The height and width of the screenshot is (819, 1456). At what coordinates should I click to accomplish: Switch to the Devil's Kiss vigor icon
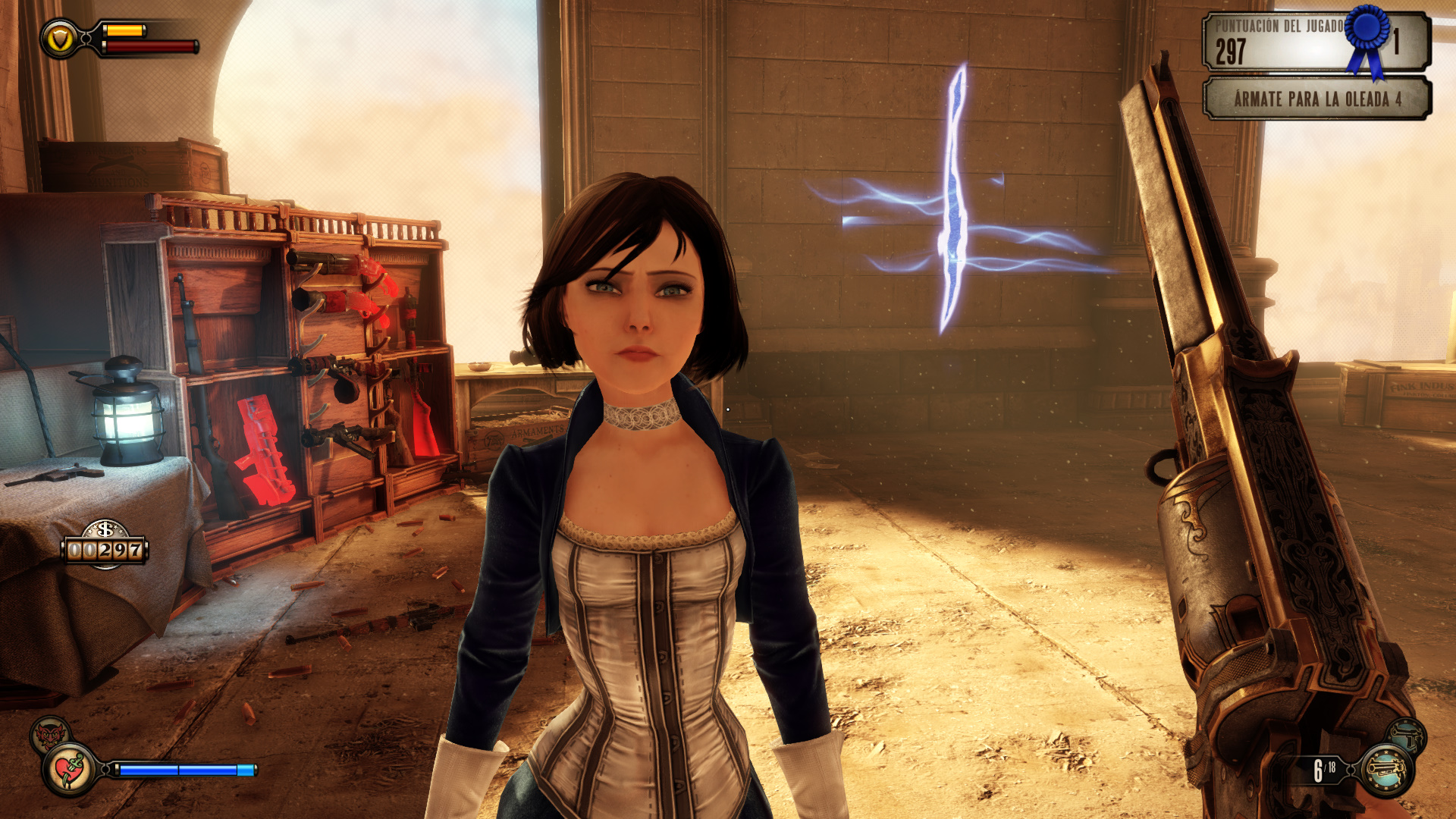(49, 733)
